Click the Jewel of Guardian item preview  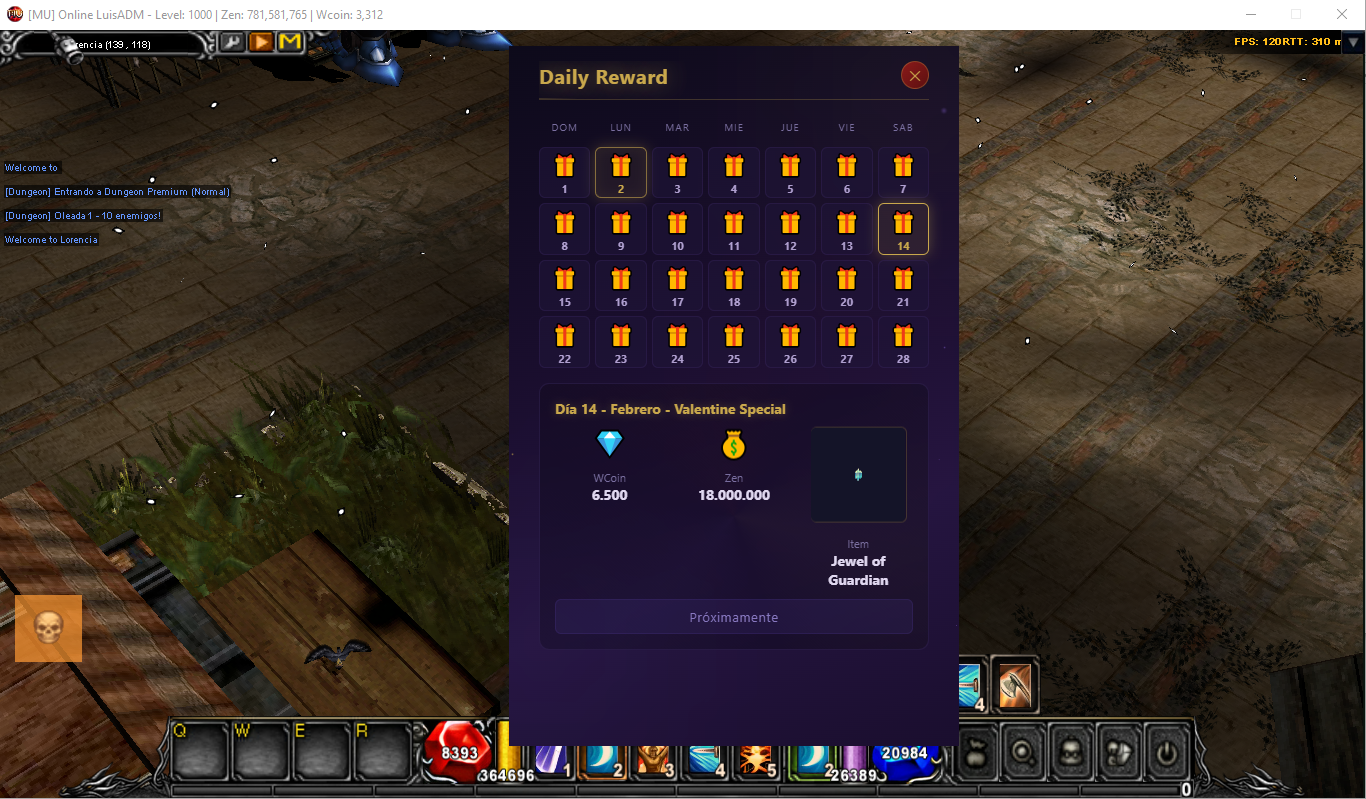[x=858, y=474]
